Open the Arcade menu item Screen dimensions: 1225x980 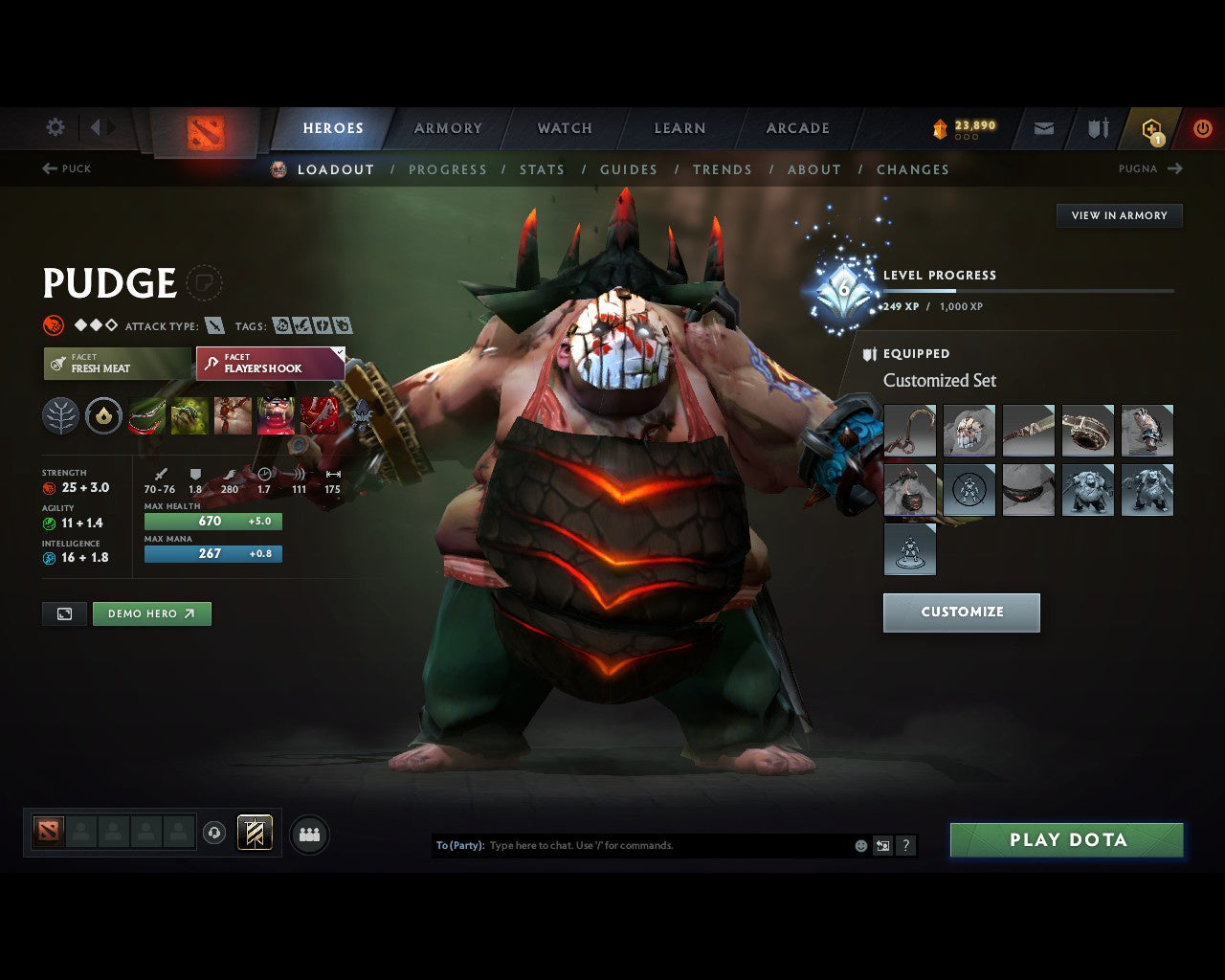(796, 127)
